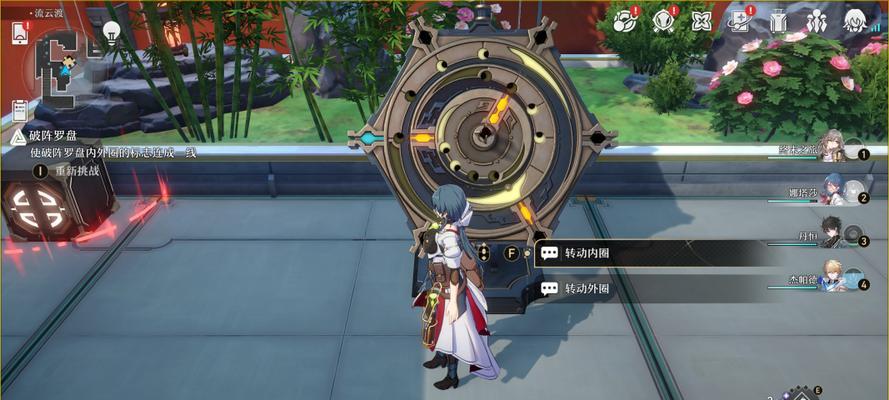Open the phone menu icon
Image resolution: width=889 pixels, height=400 pixels.
(19, 32)
